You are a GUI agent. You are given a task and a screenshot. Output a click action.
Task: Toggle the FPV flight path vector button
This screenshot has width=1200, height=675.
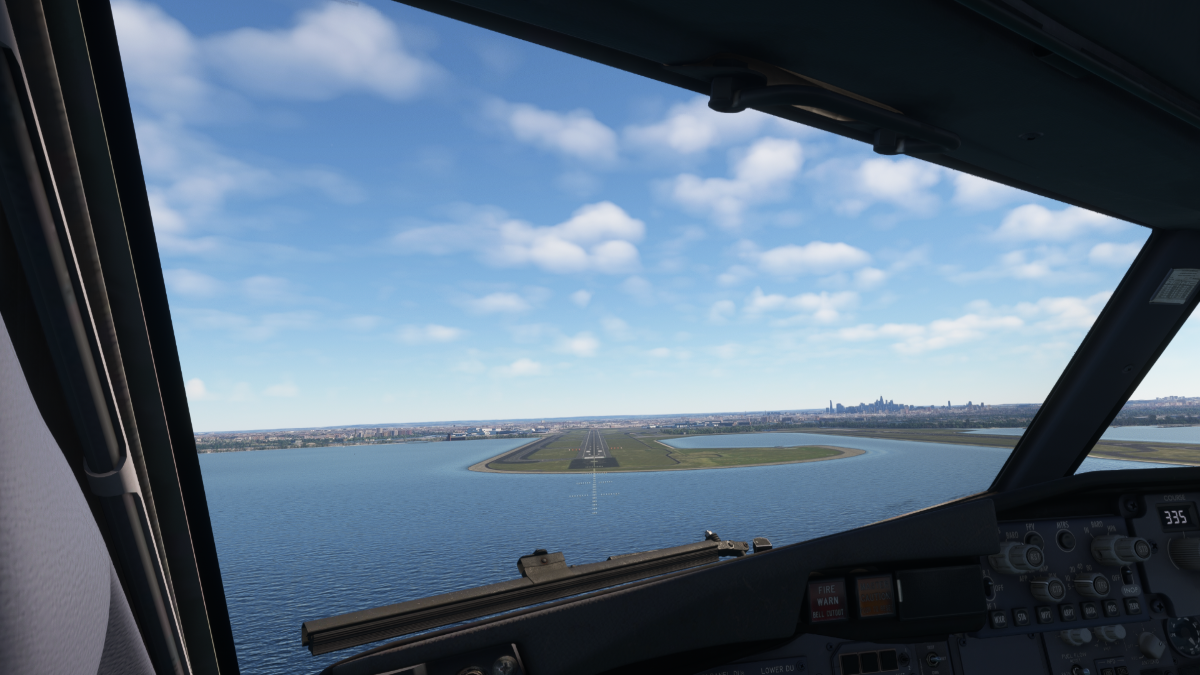coord(1033,540)
